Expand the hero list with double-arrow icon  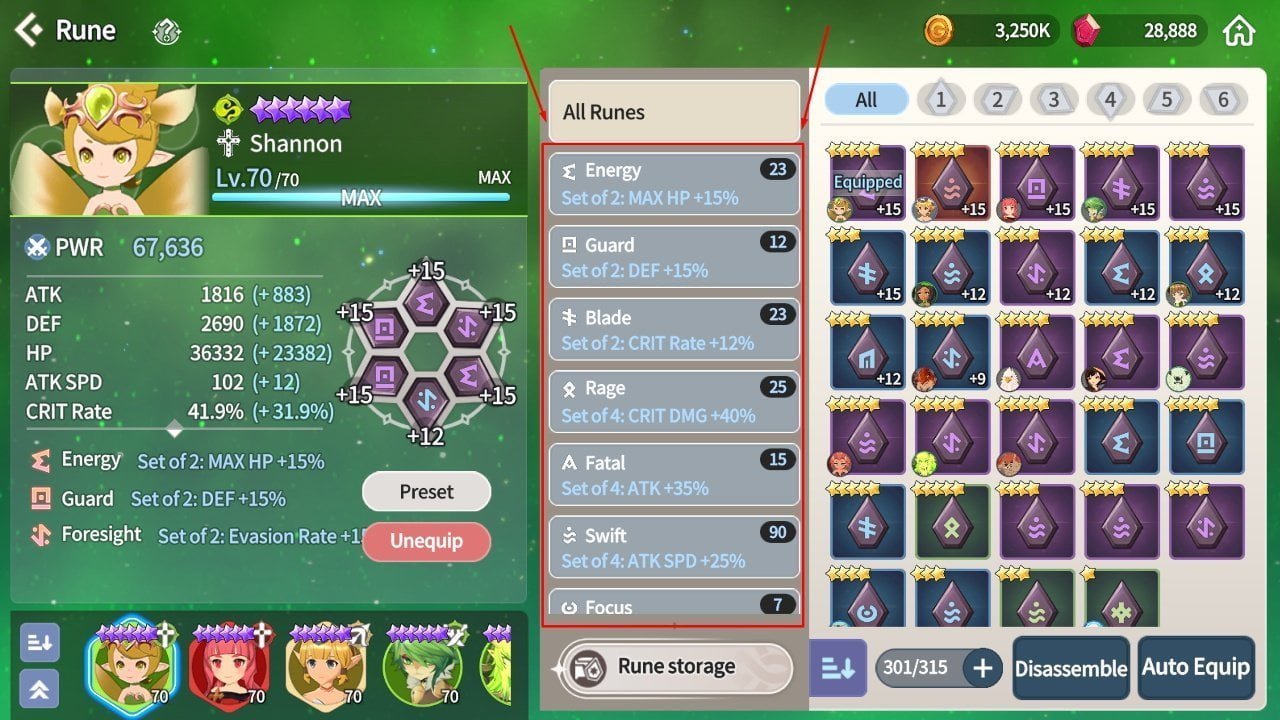(39, 689)
